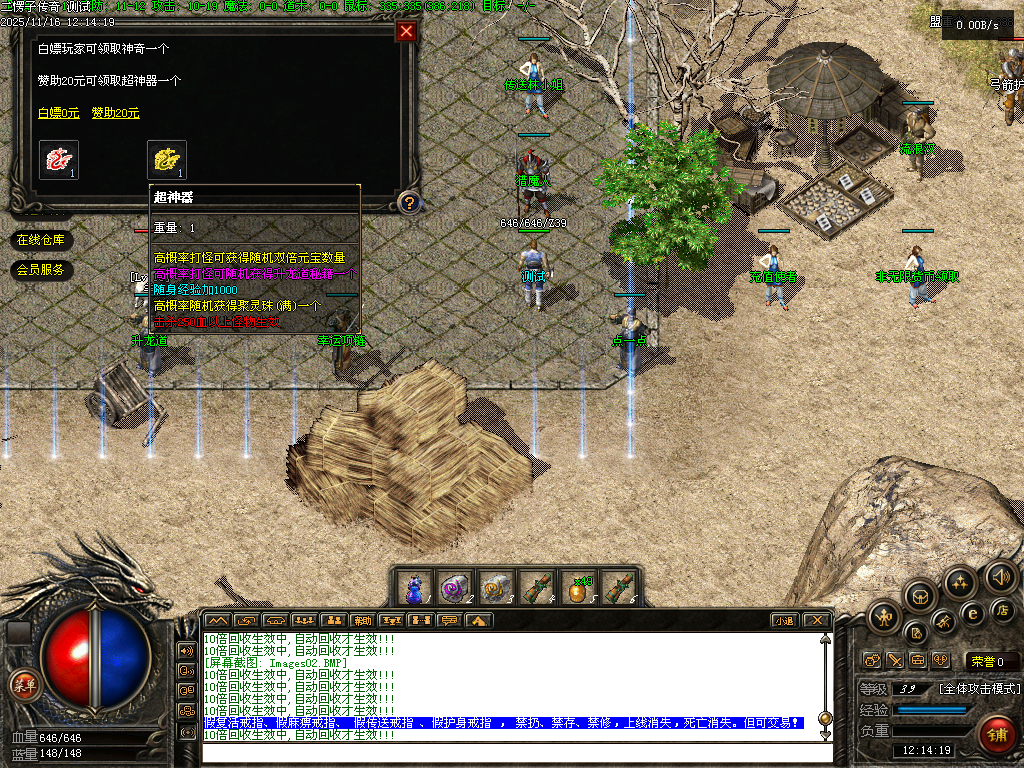
Task: Open the question mark help button
Action: (407, 203)
